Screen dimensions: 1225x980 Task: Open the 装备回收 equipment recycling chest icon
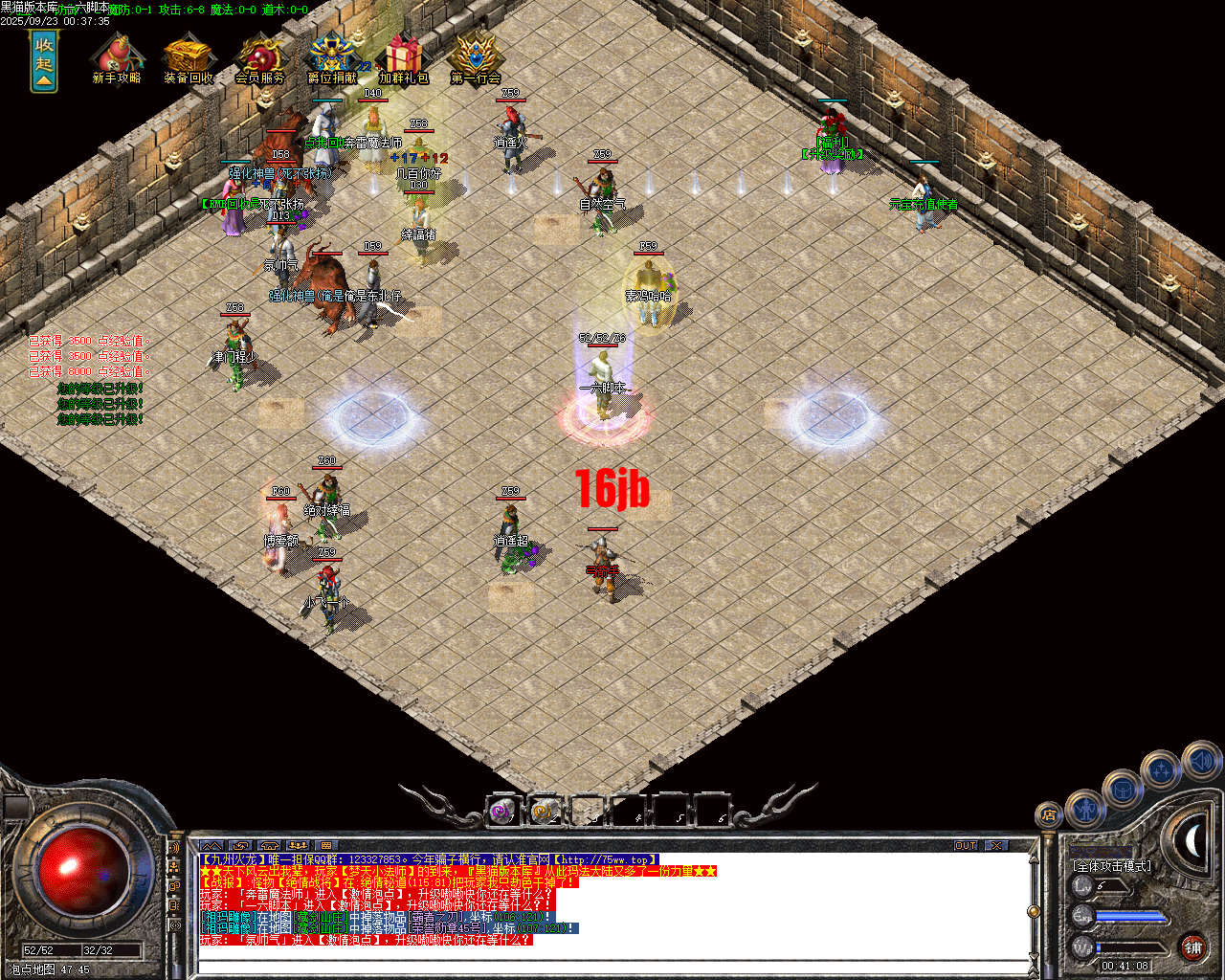(x=189, y=56)
